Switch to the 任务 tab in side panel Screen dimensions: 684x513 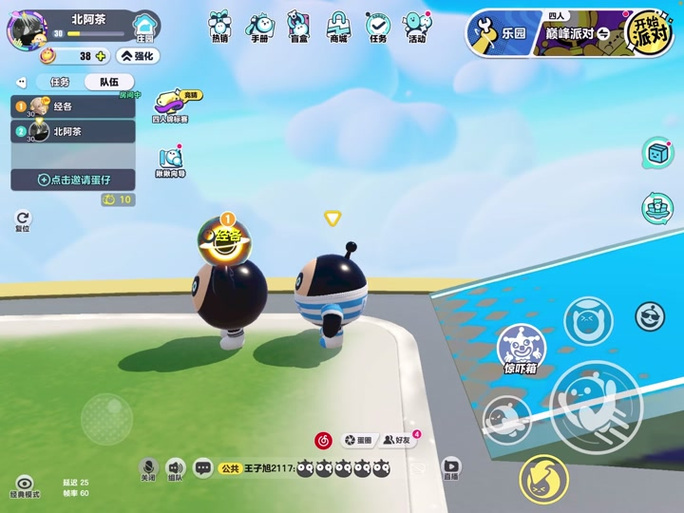pyautogui.click(x=59, y=82)
